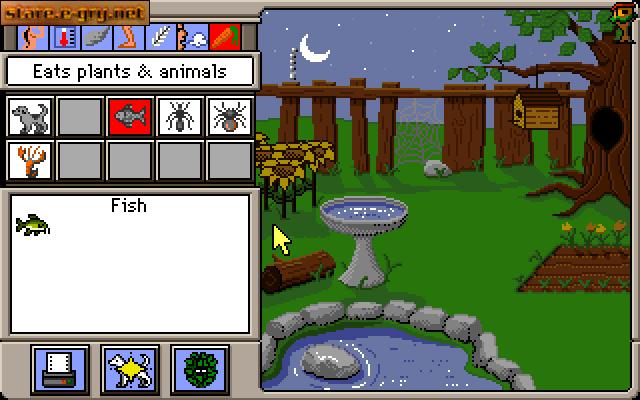
Task: Choose the orange crayfish tile
Action: [30, 161]
